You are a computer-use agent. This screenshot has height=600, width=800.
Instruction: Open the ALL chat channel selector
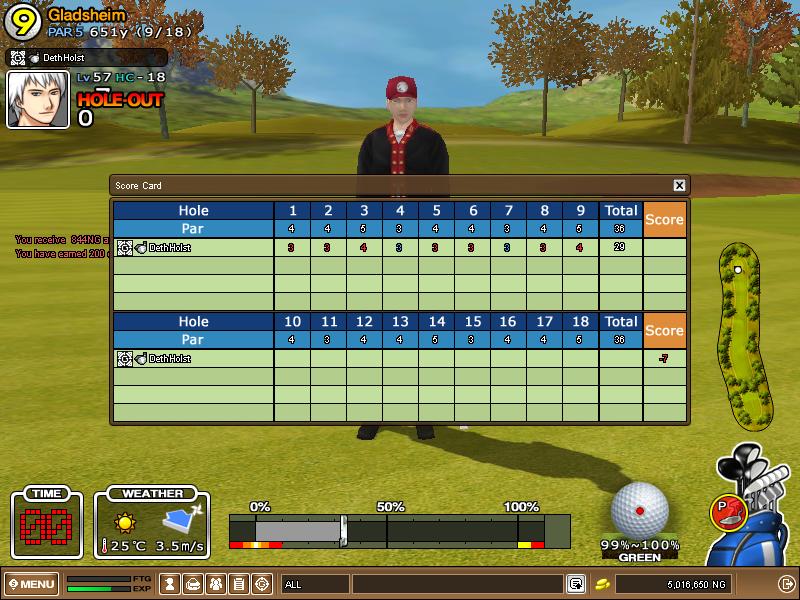pyautogui.click(x=314, y=583)
